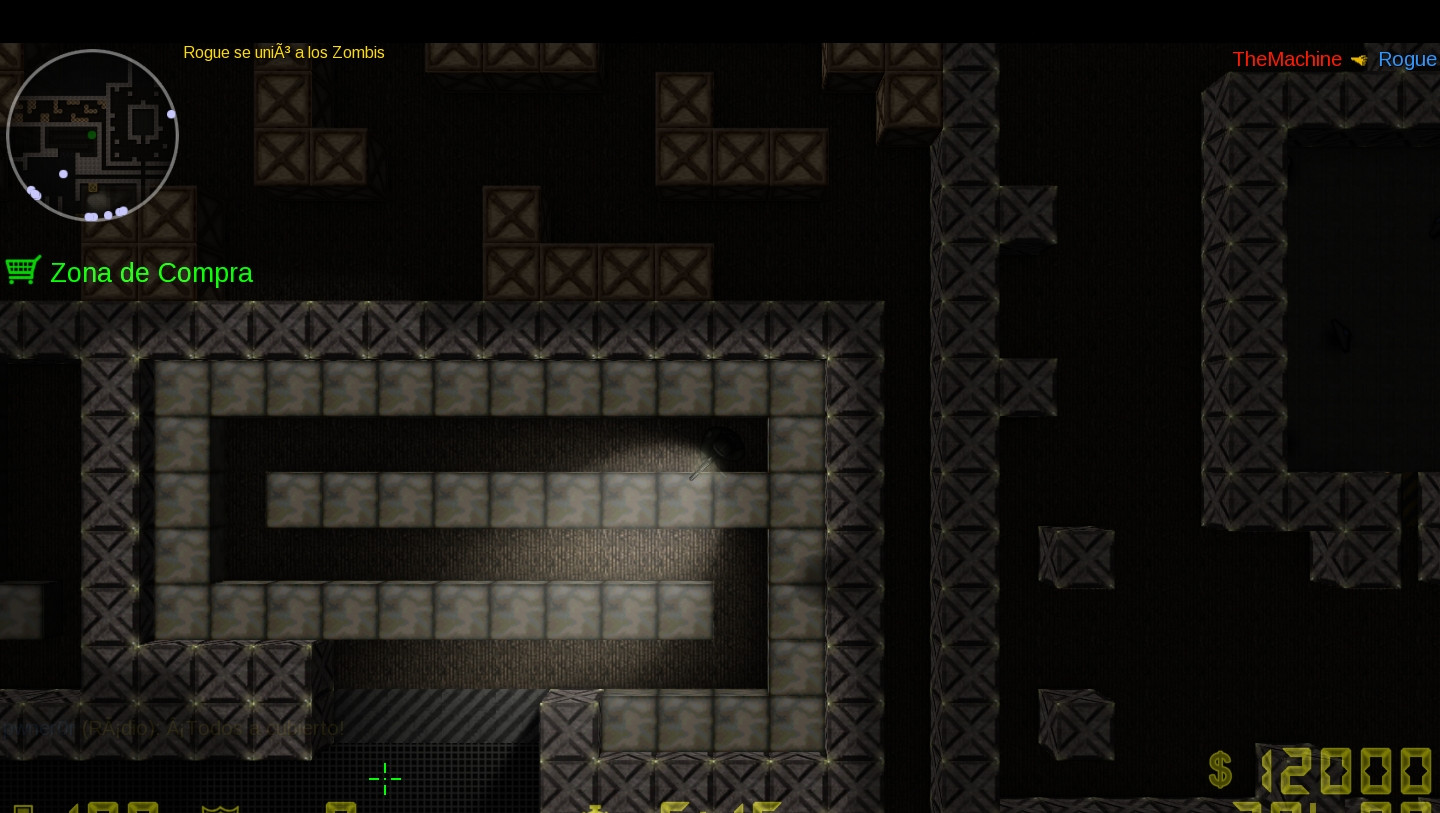Select the knife kill icon in killfeed

[1359, 58]
